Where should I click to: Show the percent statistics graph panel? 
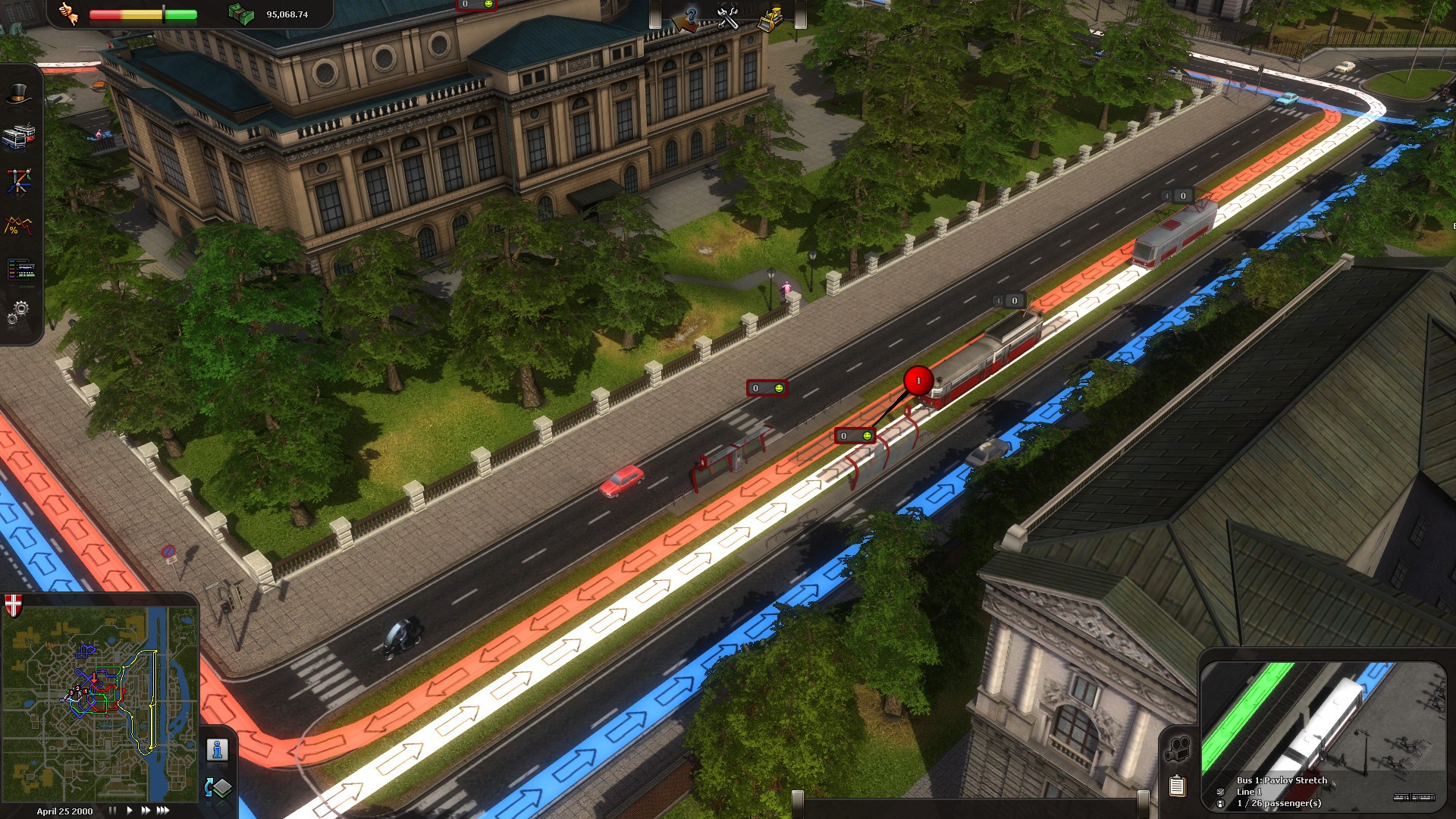(19, 225)
